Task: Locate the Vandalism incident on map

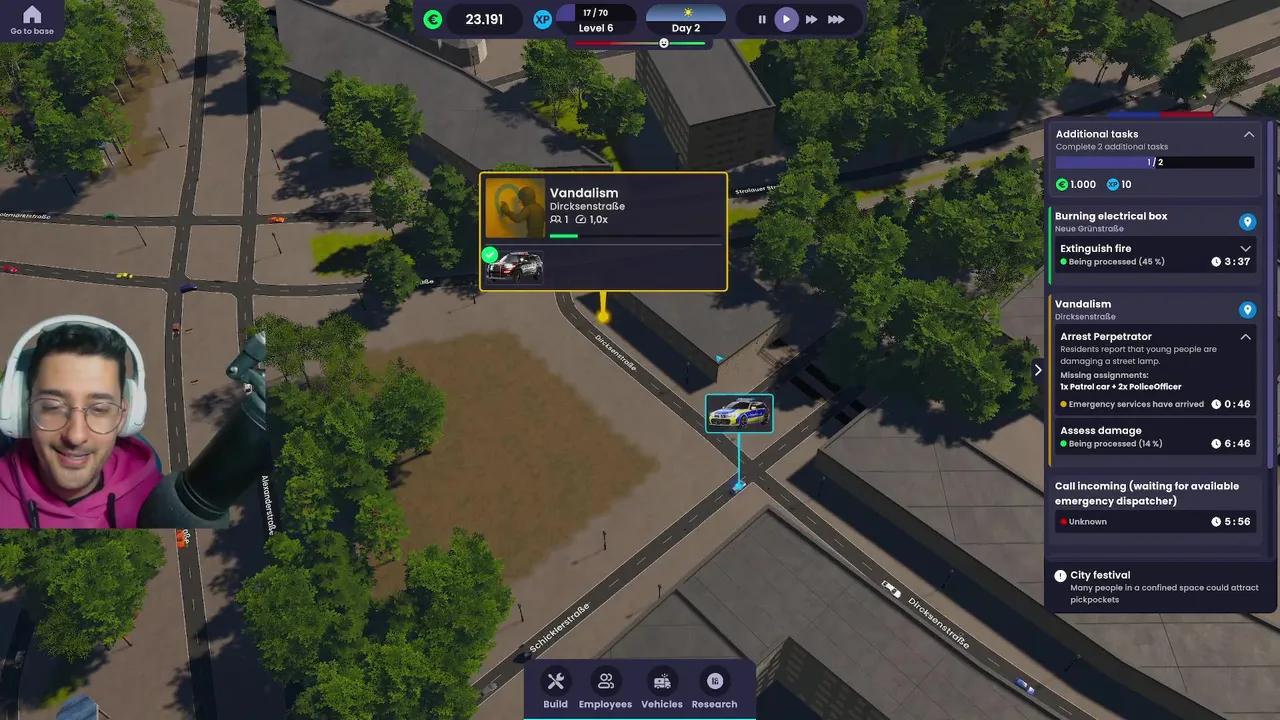Action: (1247, 310)
